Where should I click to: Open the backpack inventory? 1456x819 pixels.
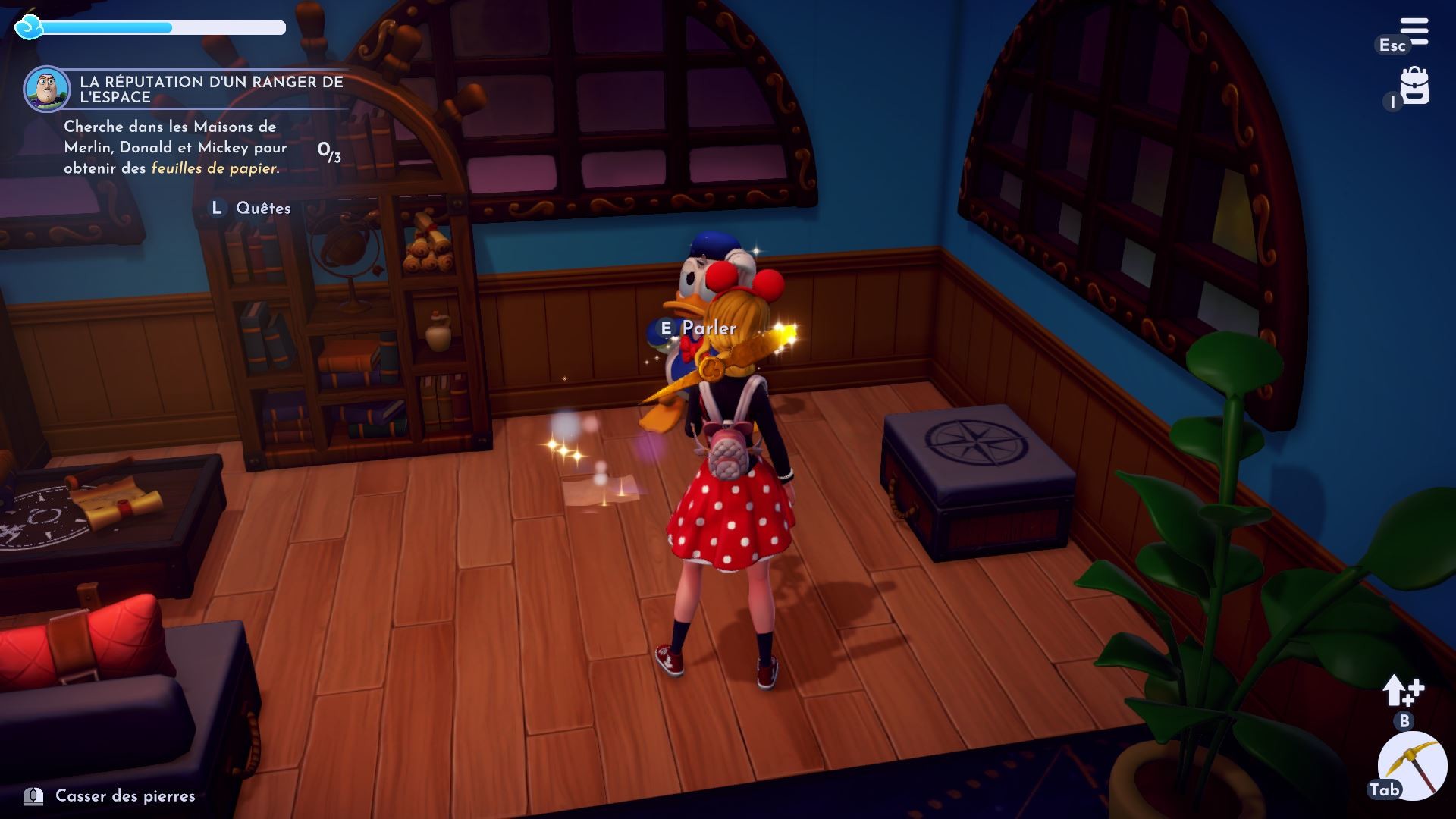[1414, 86]
